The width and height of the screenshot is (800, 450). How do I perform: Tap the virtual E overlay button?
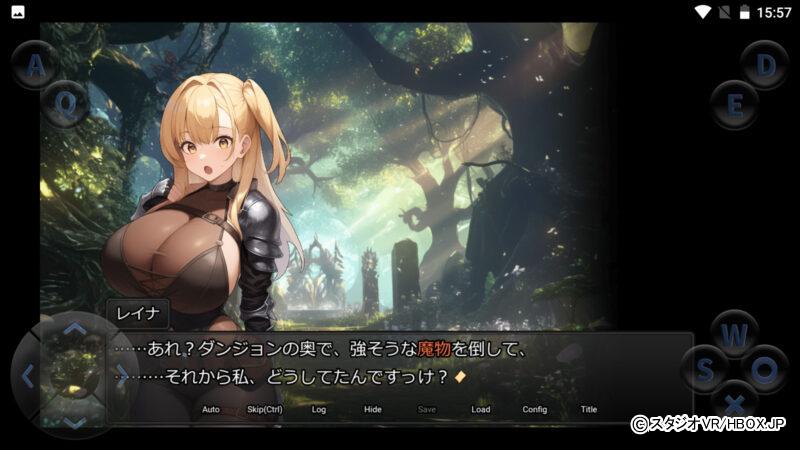735,104
